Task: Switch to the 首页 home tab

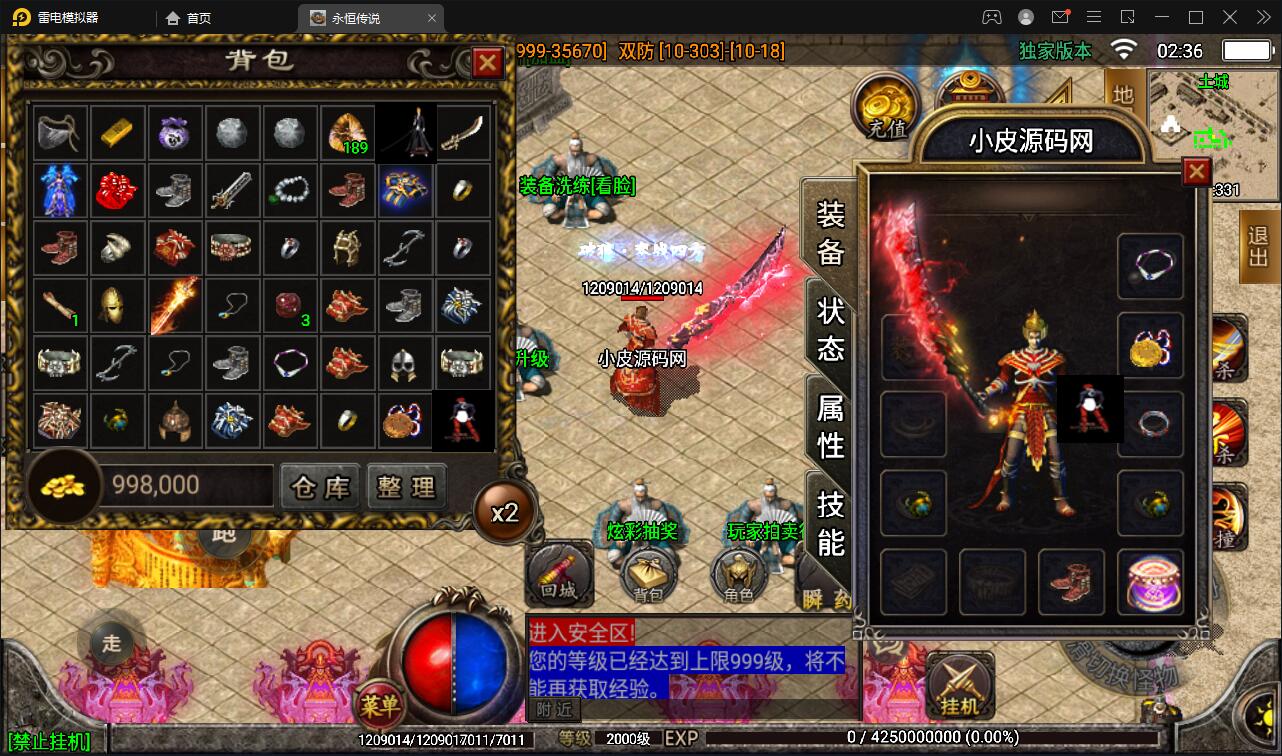Action: [x=189, y=18]
